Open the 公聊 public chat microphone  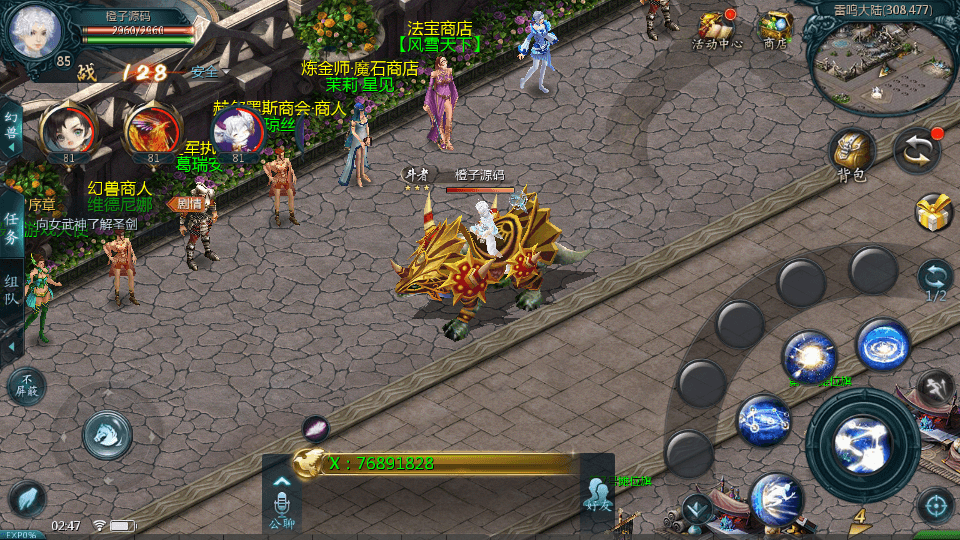[281, 503]
